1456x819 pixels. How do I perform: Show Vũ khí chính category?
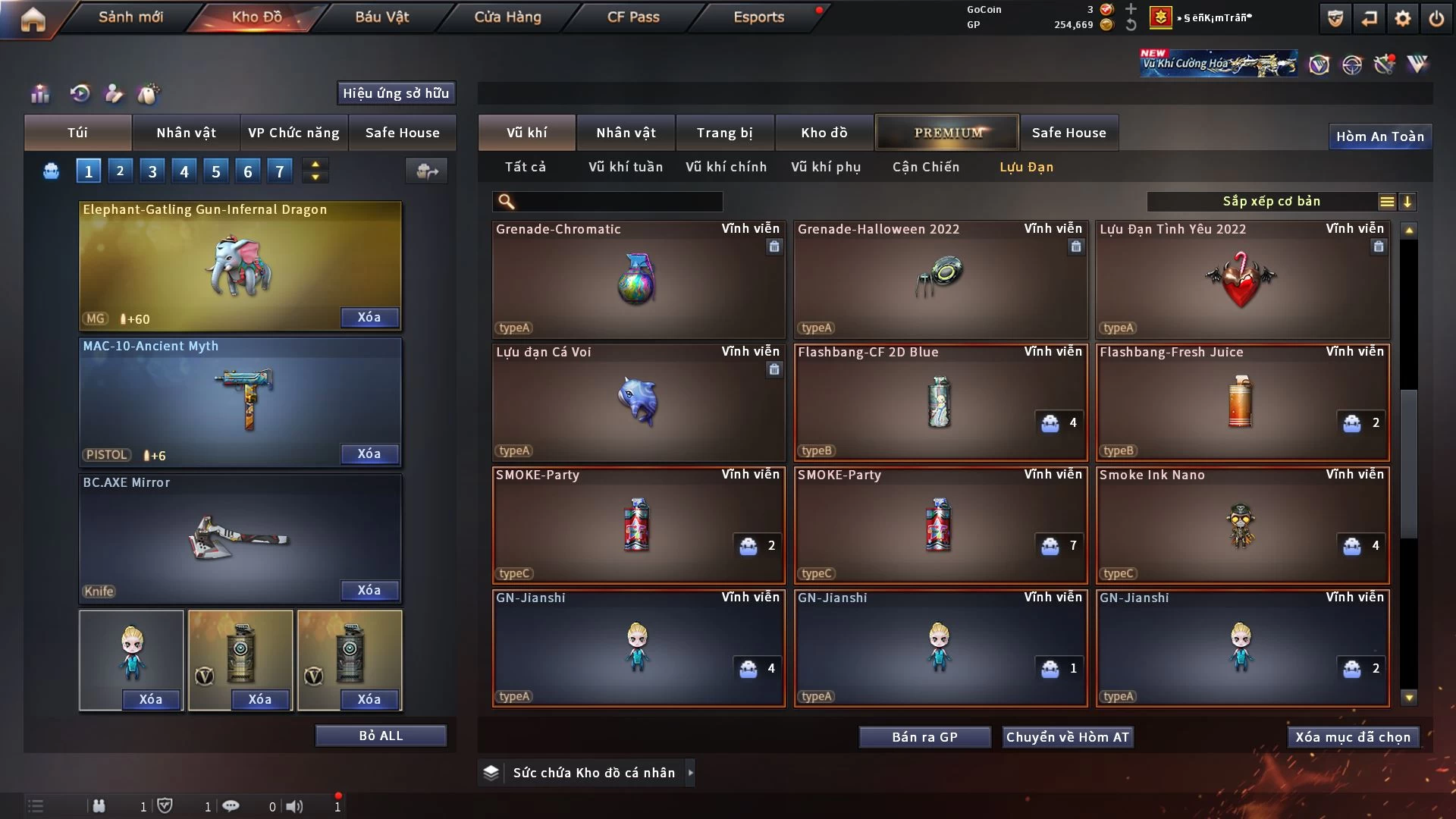(726, 167)
